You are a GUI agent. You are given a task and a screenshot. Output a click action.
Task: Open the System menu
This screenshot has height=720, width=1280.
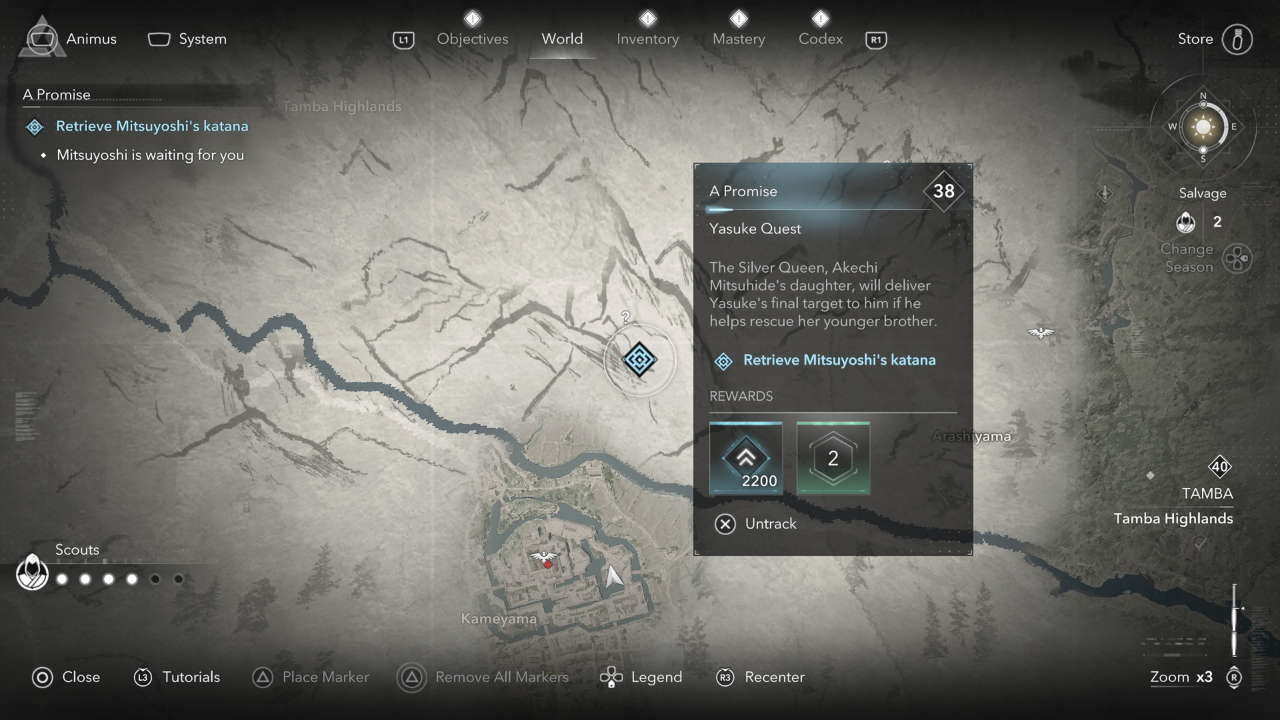(188, 39)
